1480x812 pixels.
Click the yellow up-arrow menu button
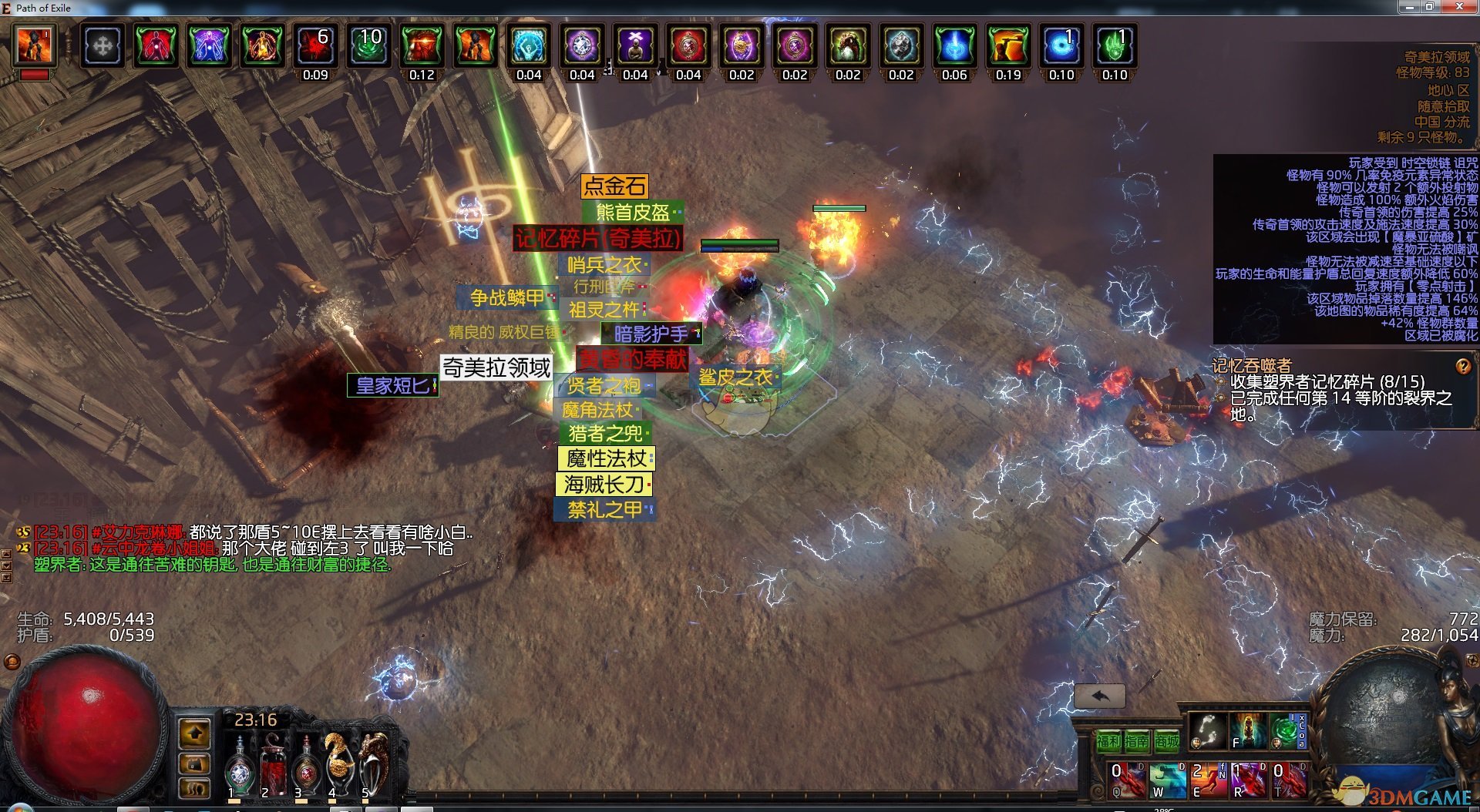(194, 733)
